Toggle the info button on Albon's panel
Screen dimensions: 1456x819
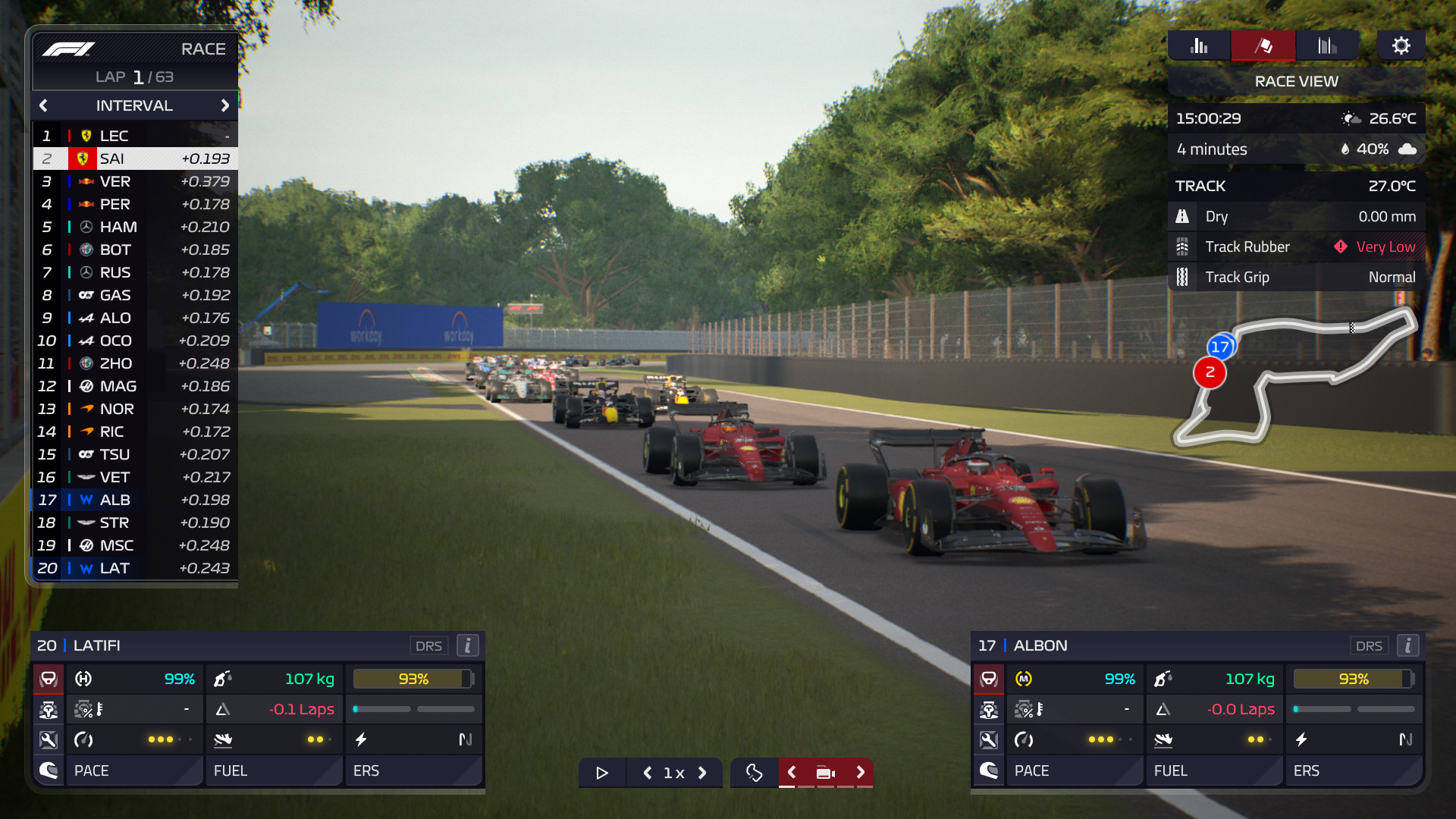point(1408,645)
